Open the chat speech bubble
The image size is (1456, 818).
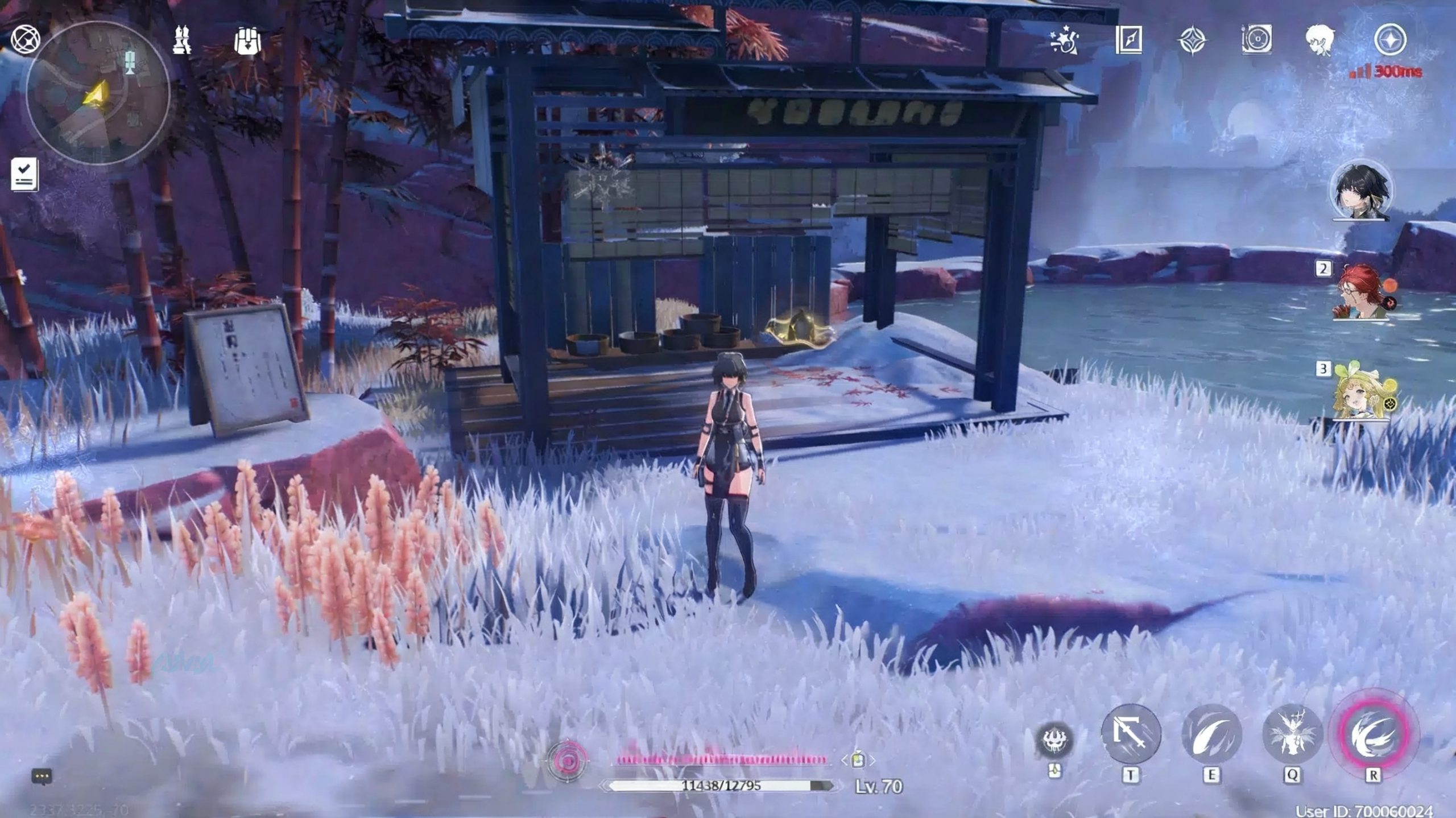pyautogui.click(x=42, y=776)
